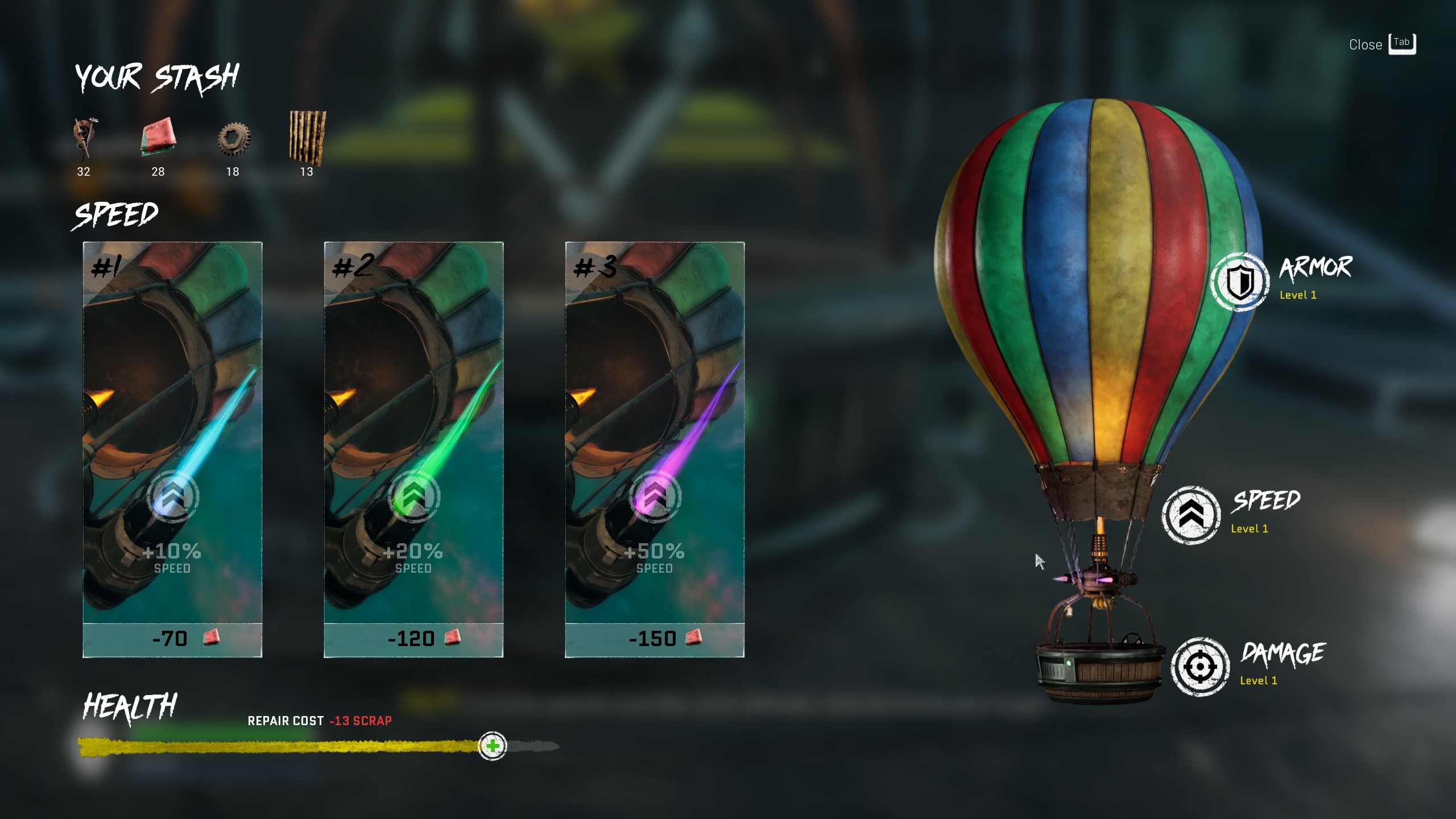
Task: Open the Armor upgrade category
Action: [x=1240, y=282]
